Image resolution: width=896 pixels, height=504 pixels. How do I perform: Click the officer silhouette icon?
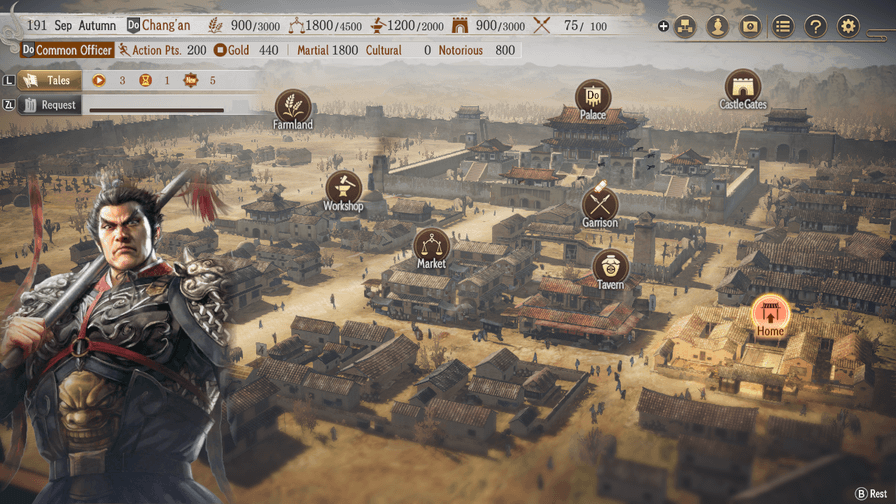[717, 27]
